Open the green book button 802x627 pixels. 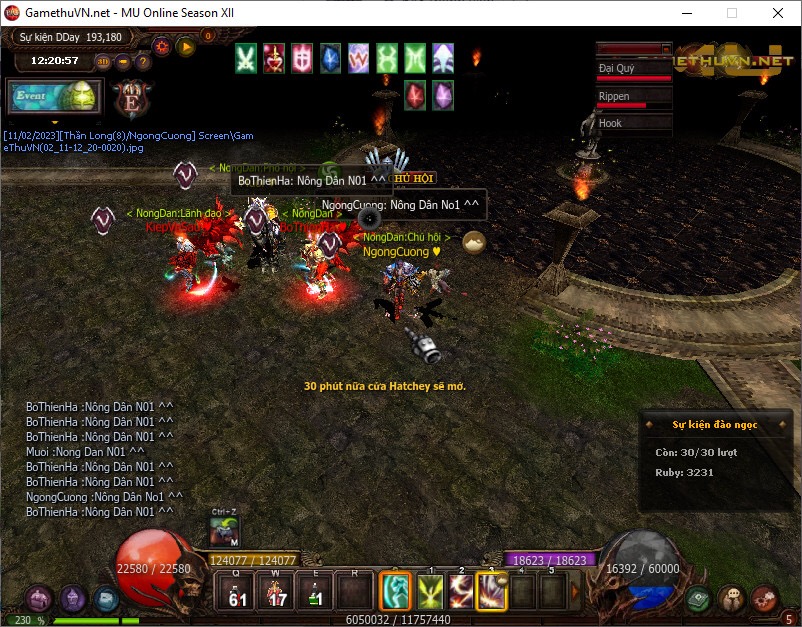[699, 599]
